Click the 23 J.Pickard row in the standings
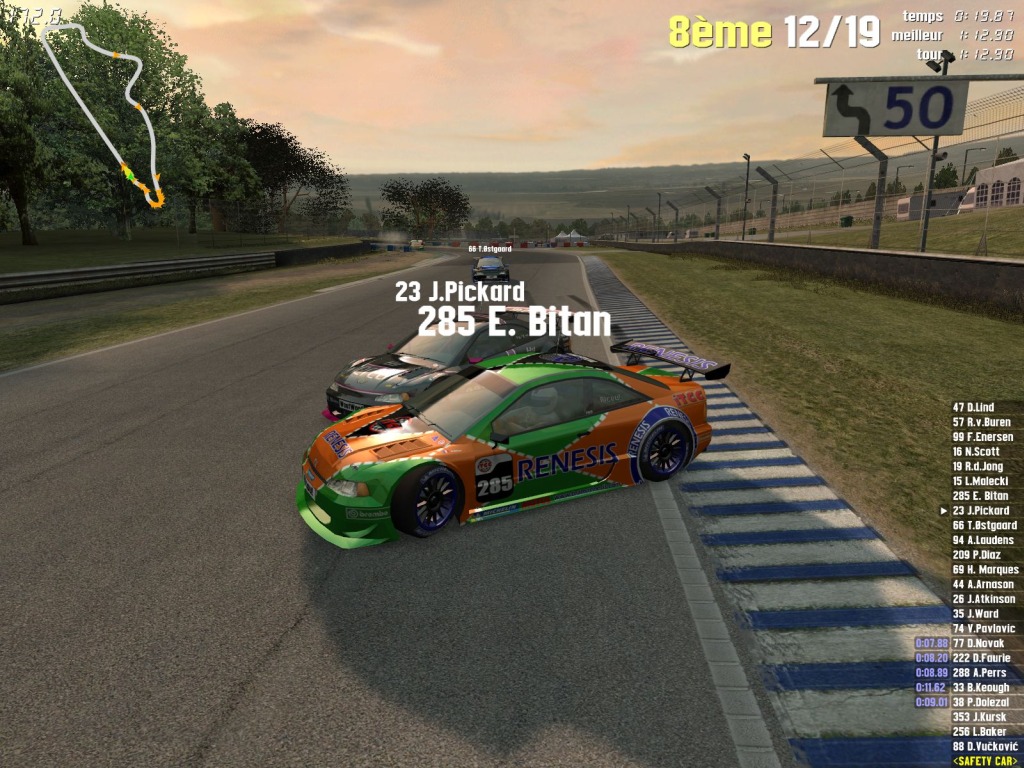The height and width of the screenshot is (768, 1024). (x=980, y=511)
